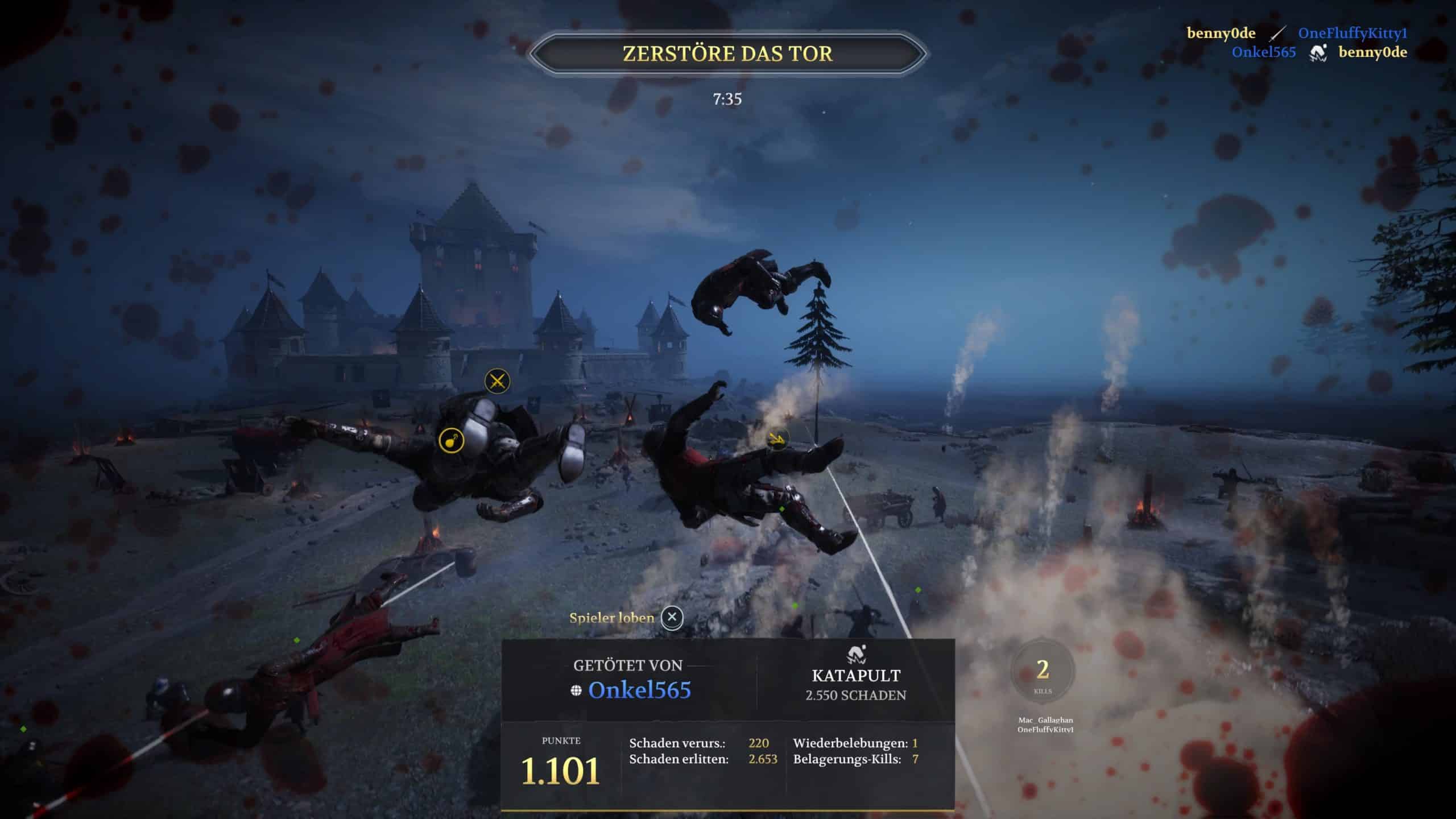Viewport: 1456px width, 819px height.
Task: Click the Zerstöre das Tor objective banner
Action: (727, 53)
